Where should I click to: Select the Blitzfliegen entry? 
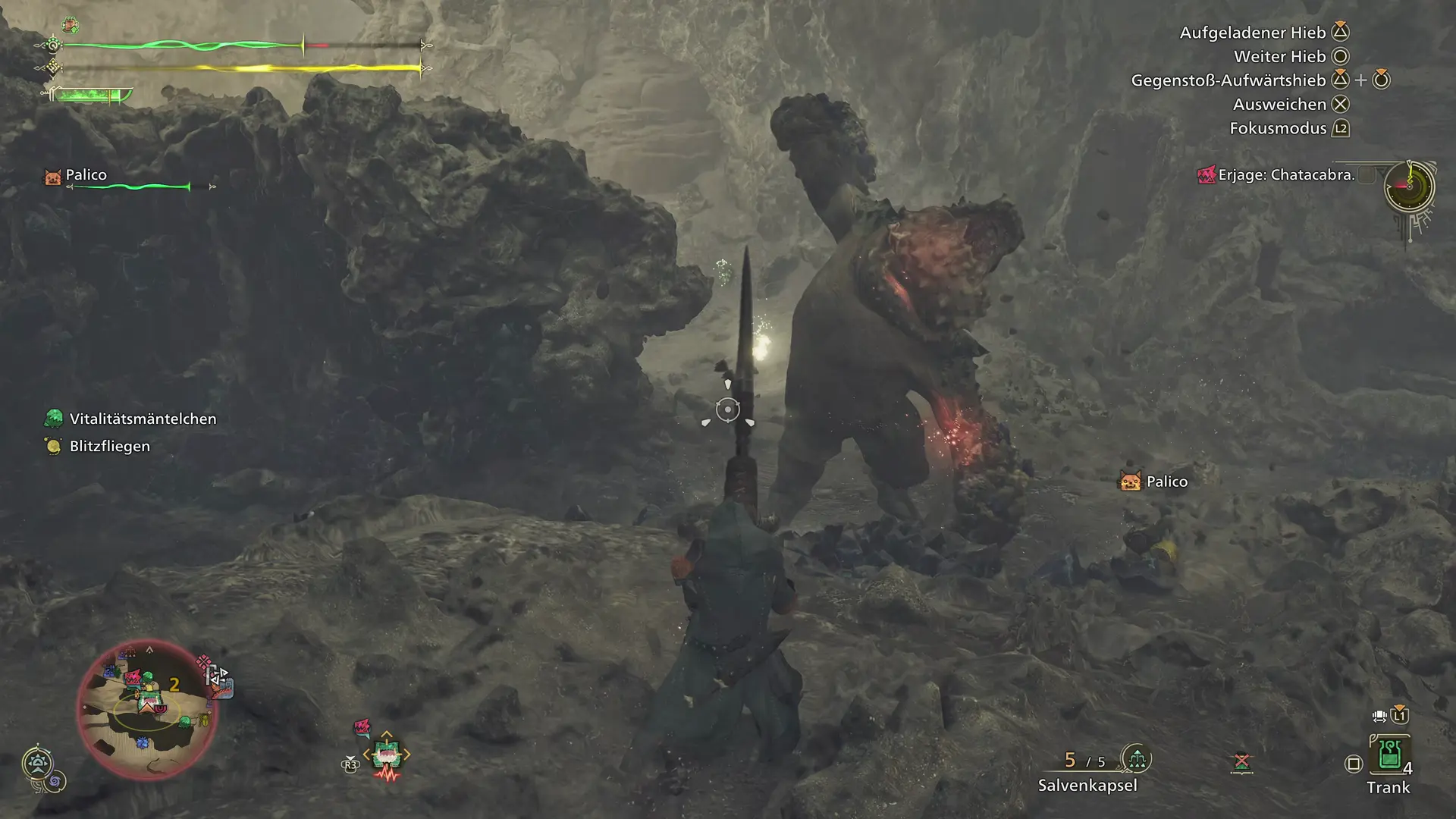(x=109, y=446)
